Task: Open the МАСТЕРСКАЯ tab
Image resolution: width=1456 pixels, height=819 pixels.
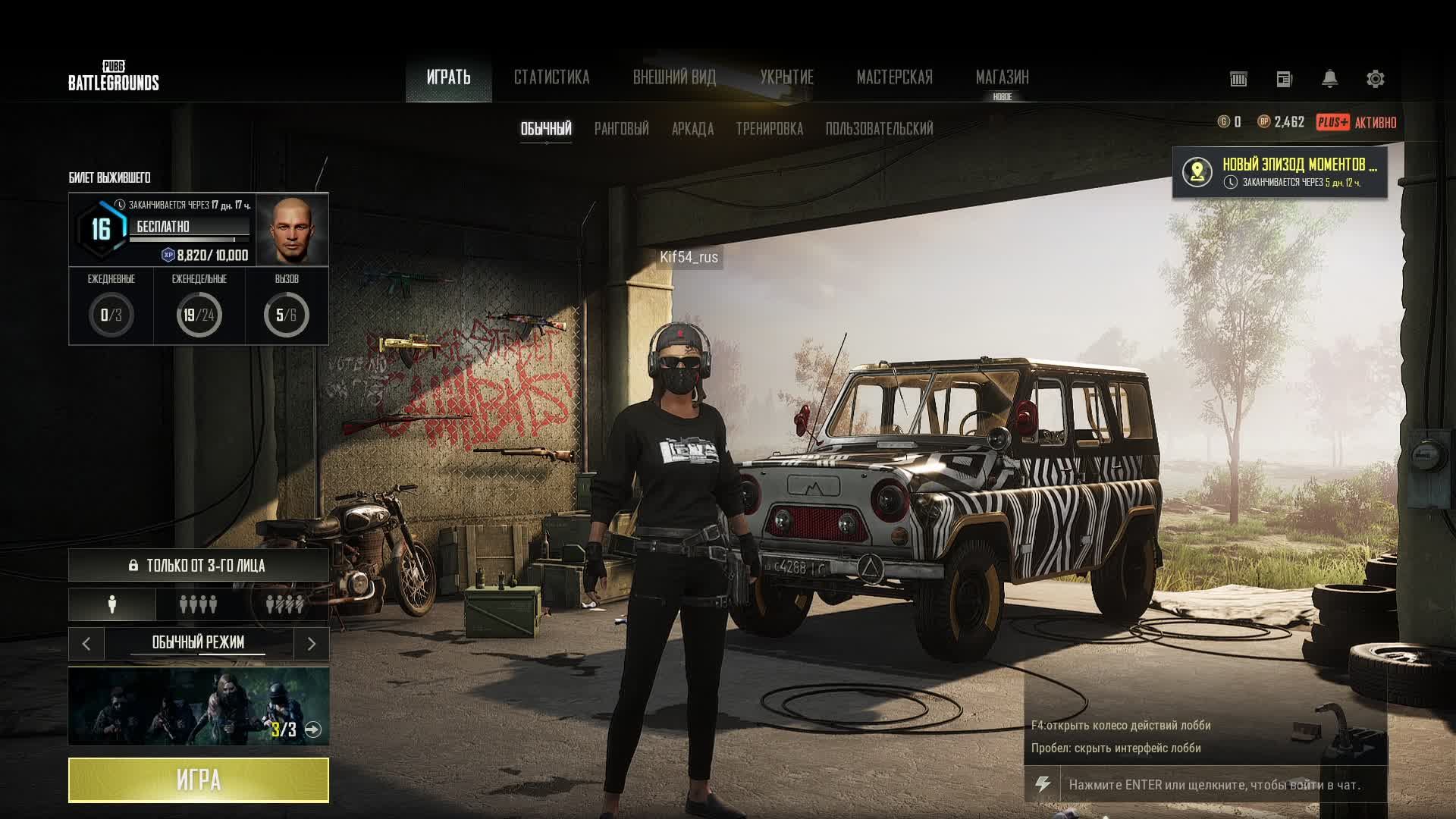Action: click(x=894, y=77)
